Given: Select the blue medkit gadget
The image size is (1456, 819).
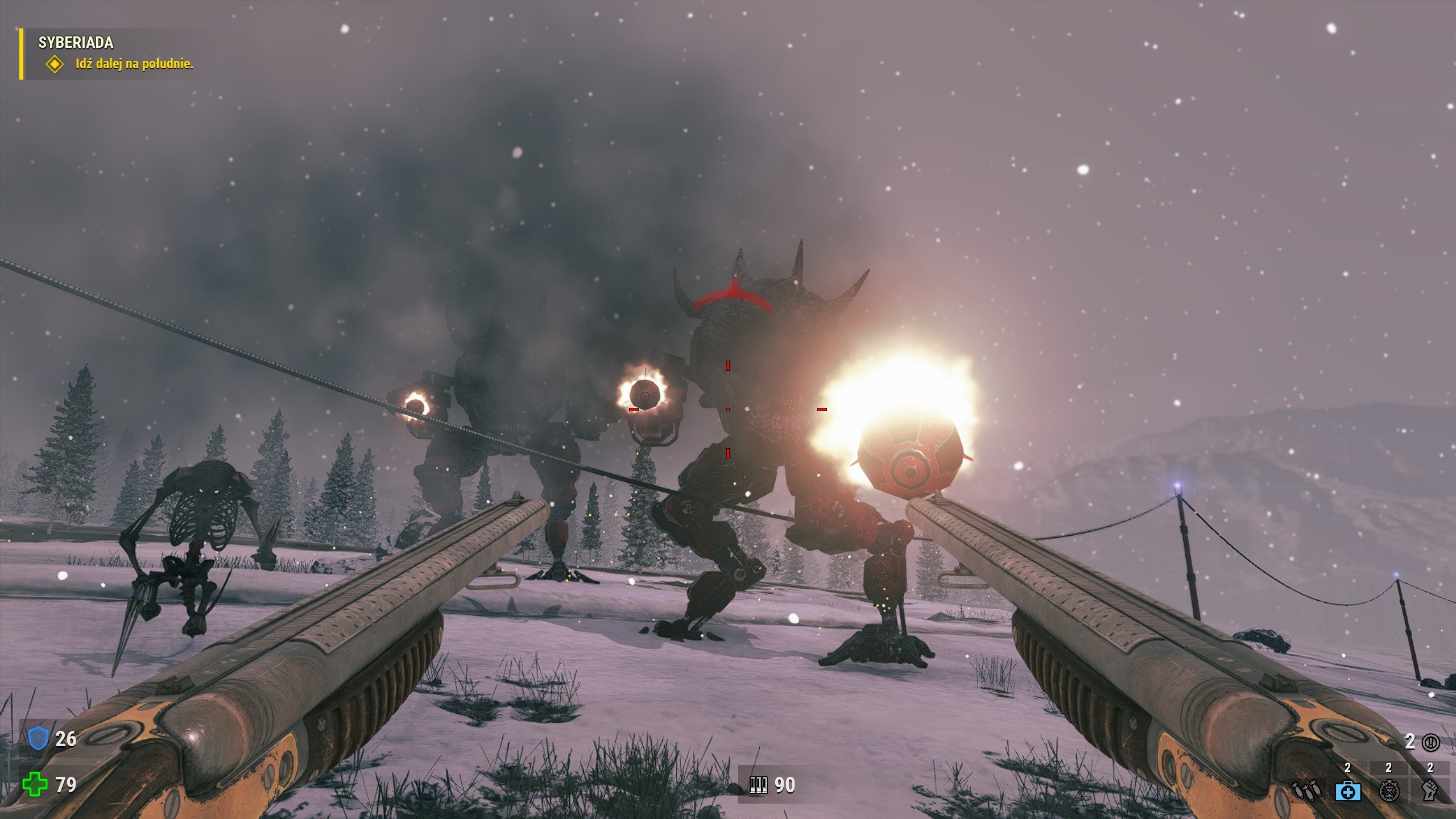Looking at the screenshot, I should 1347,791.
